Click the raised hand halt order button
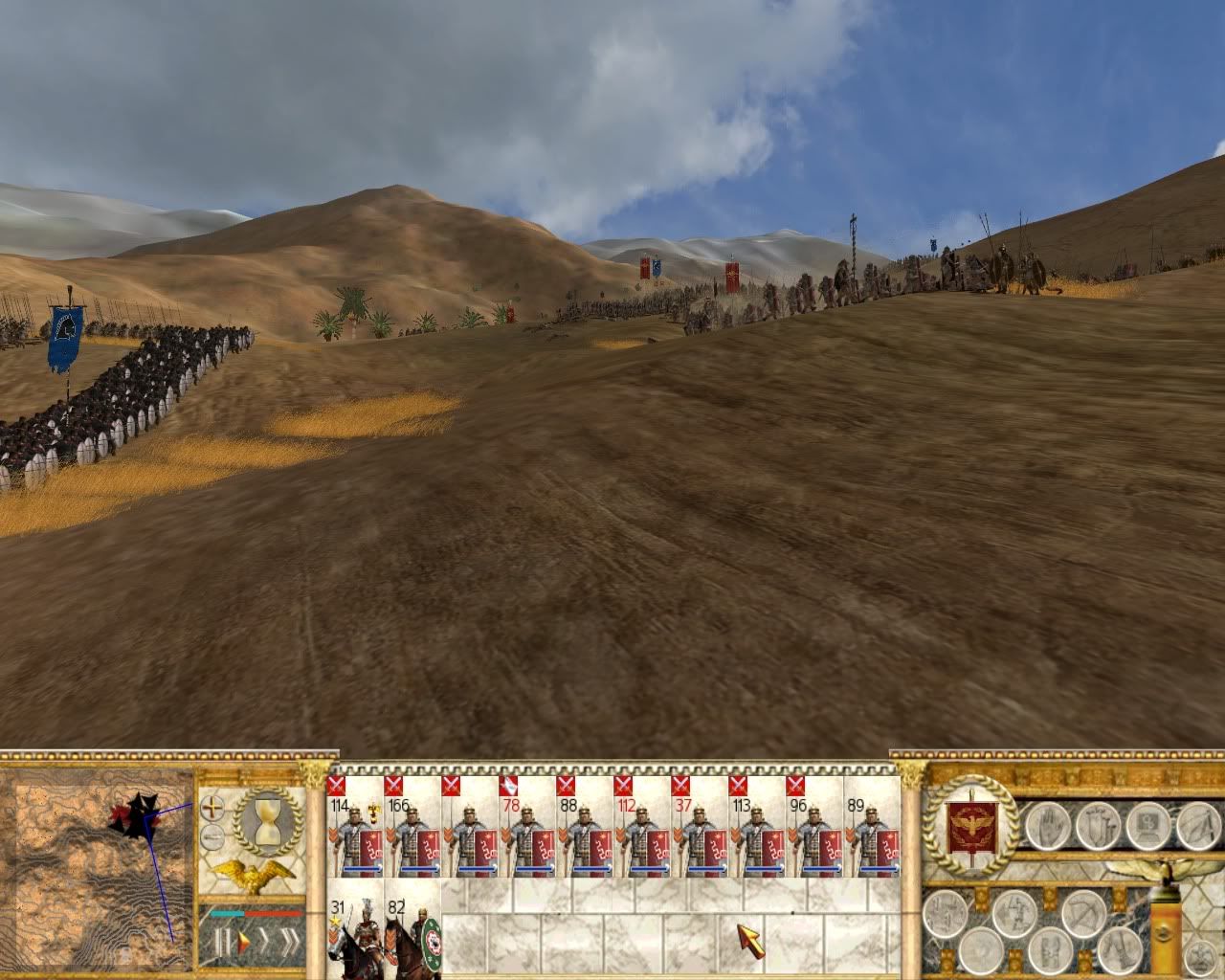The width and height of the screenshot is (1225, 980). click(1047, 825)
